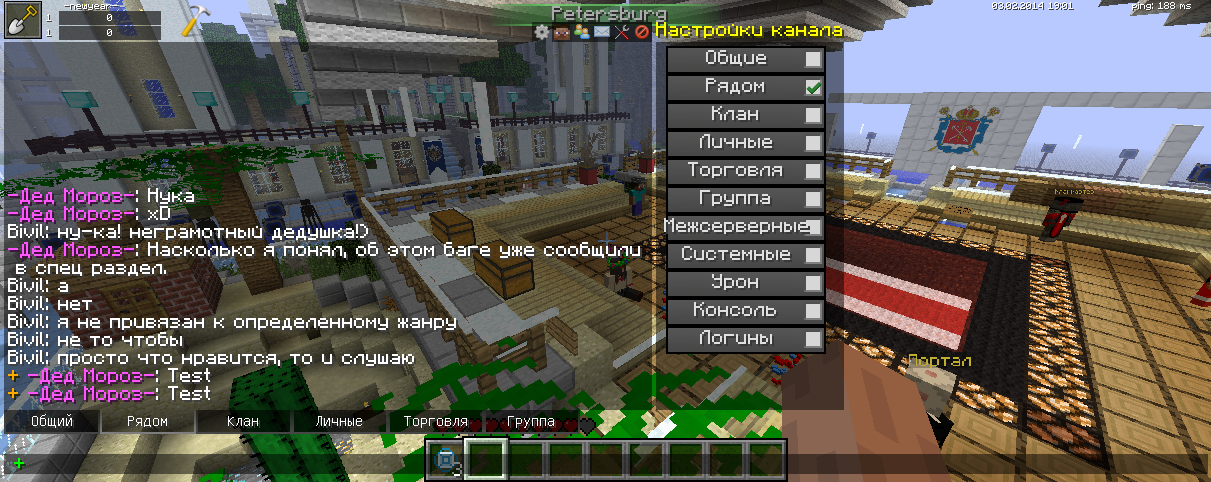
Task: Enable the Межсерверные channel option
Action: point(813,227)
